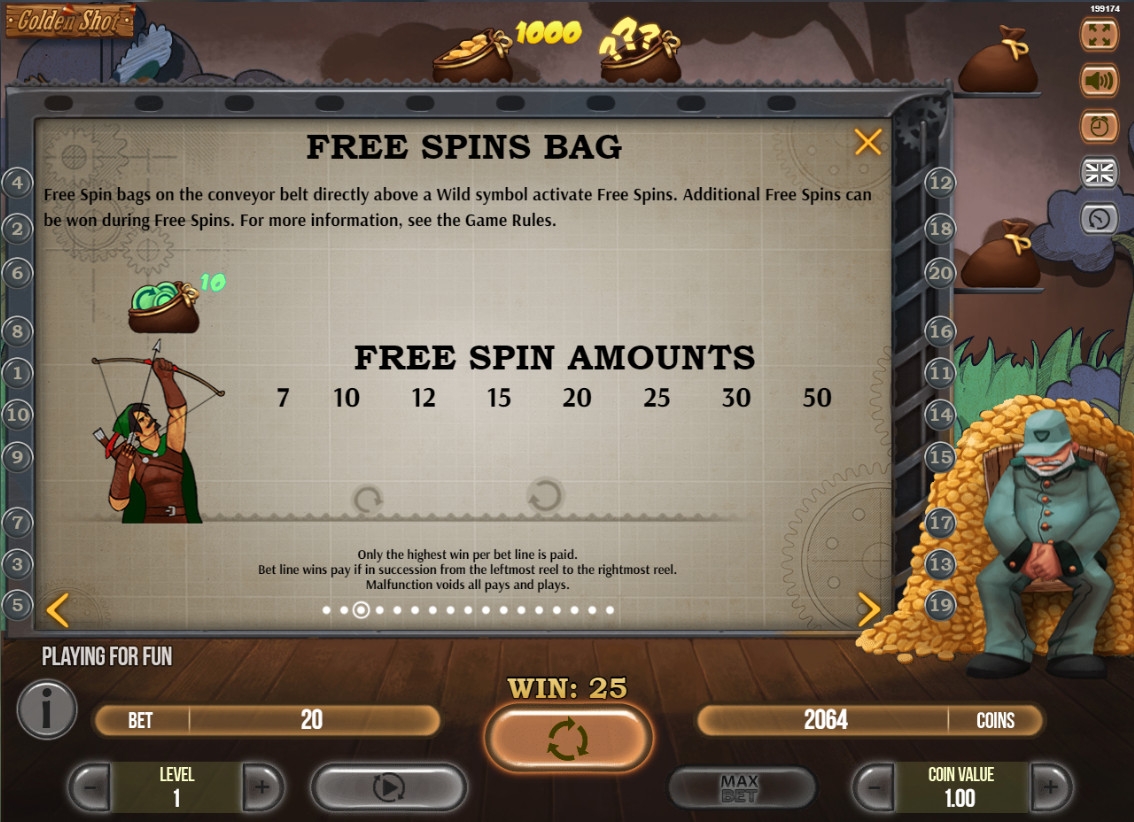Select bet line number 4
1134x822 pixels.
tap(17, 182)
